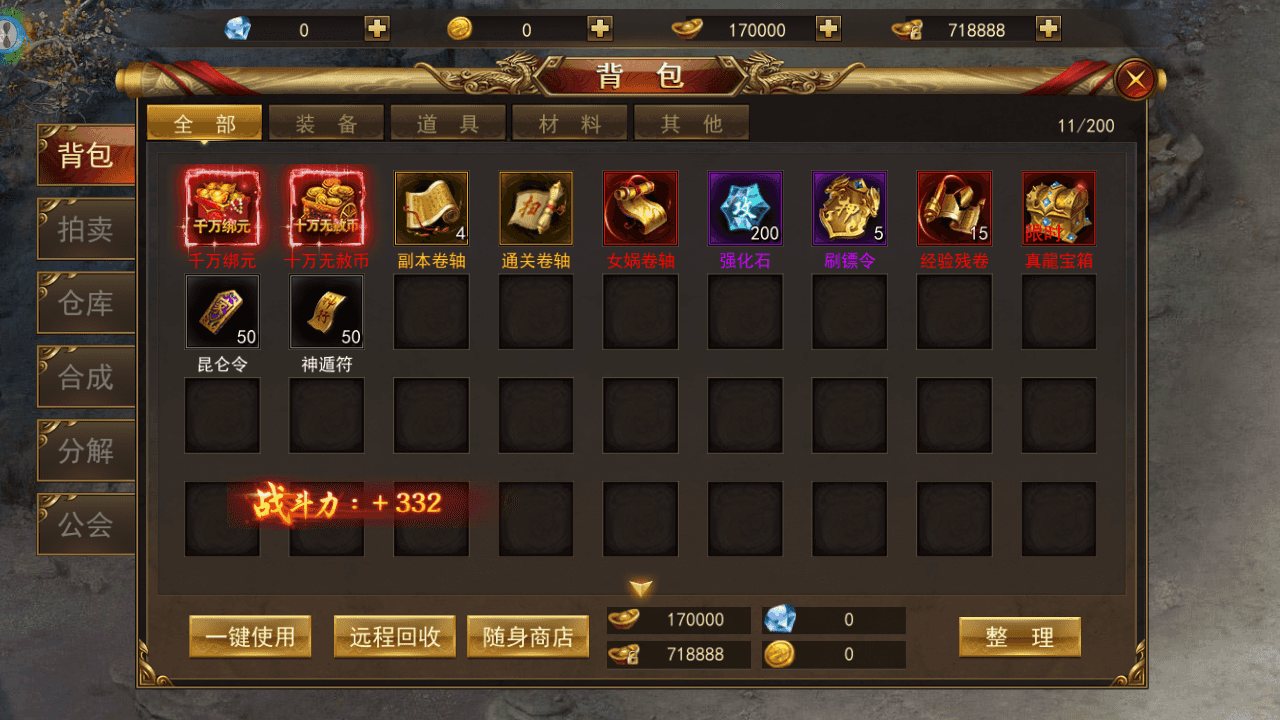Open the 真龍宝箱 limited-time chest
The width and height of the screenshot is (1280, 720).
(1058, 208)
